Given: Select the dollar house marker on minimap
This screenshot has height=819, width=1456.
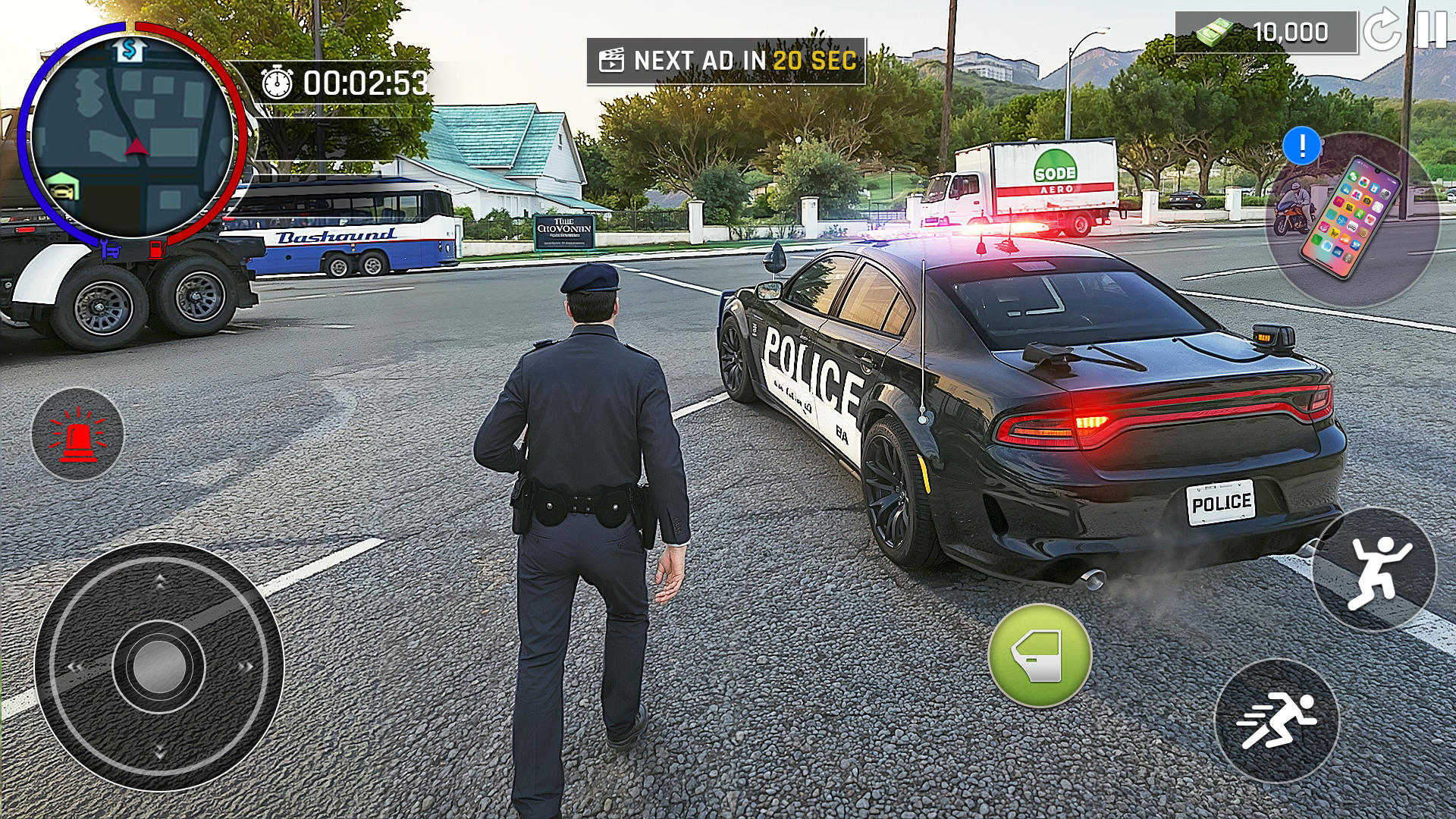Looking at the screenshot, I should click(131, 50).
